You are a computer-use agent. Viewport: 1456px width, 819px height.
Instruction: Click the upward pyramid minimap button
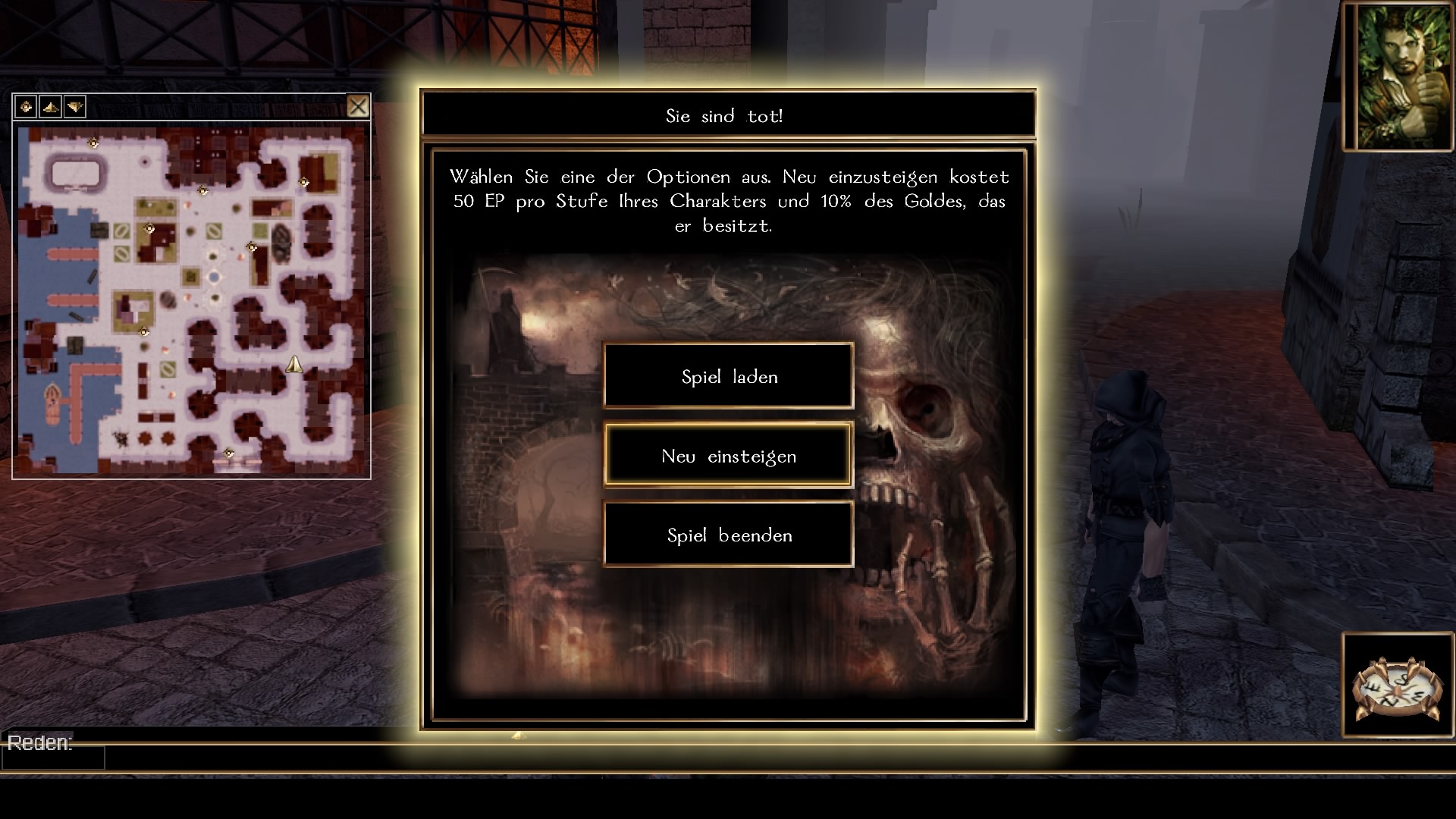50,107
